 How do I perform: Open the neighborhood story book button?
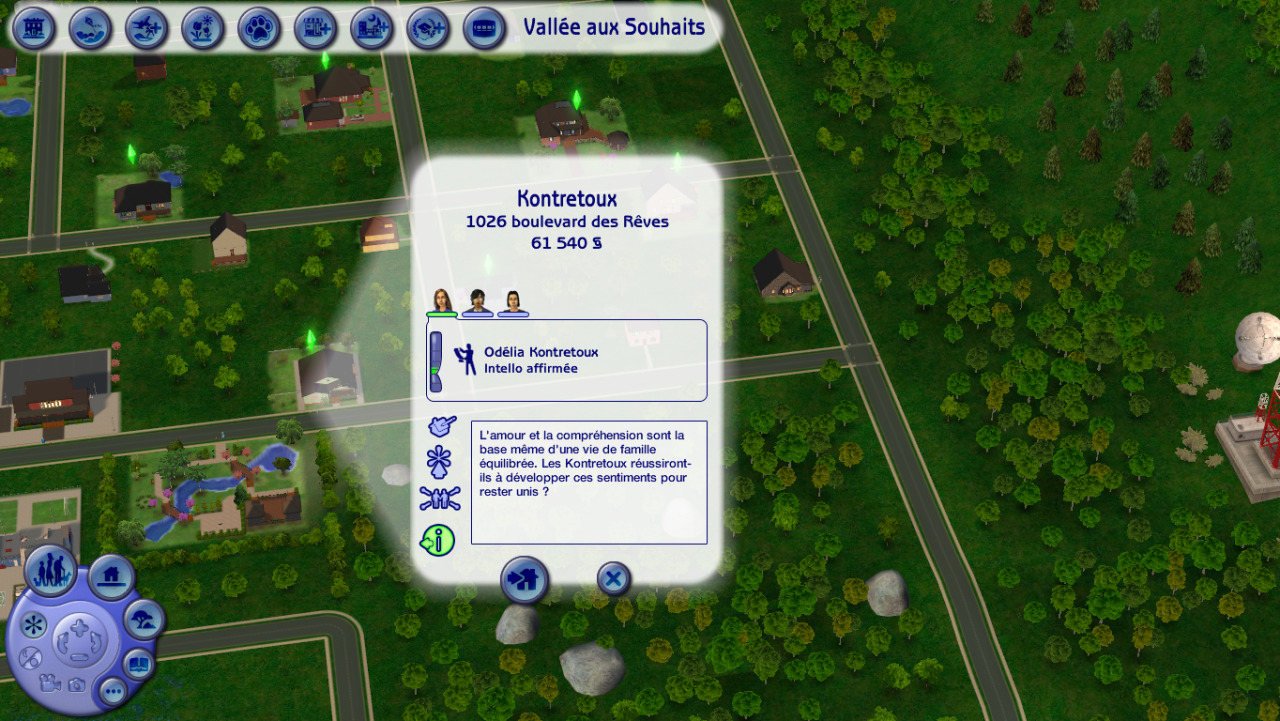138,663
